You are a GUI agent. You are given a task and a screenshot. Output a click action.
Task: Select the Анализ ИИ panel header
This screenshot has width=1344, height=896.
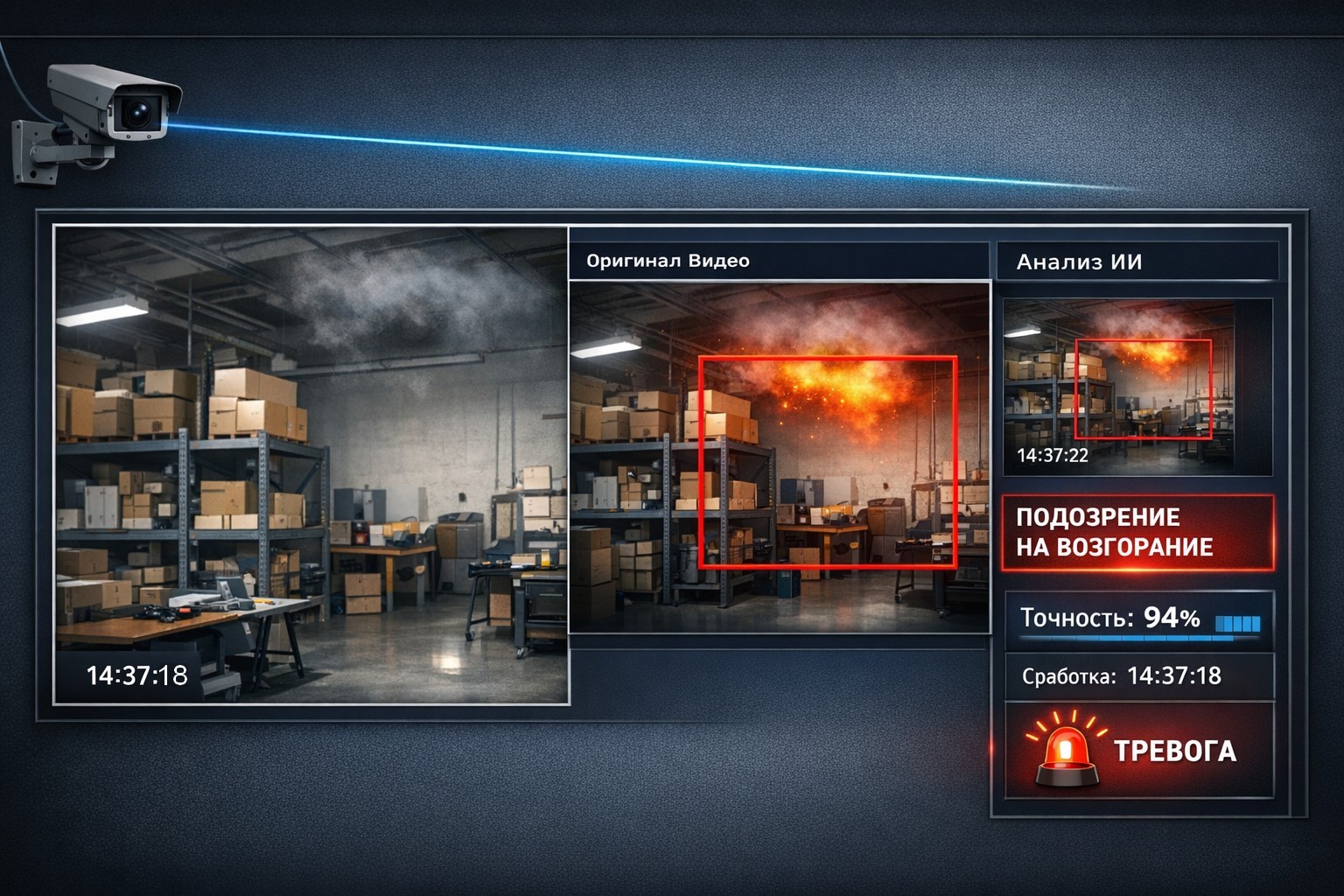click(1137, 262)
